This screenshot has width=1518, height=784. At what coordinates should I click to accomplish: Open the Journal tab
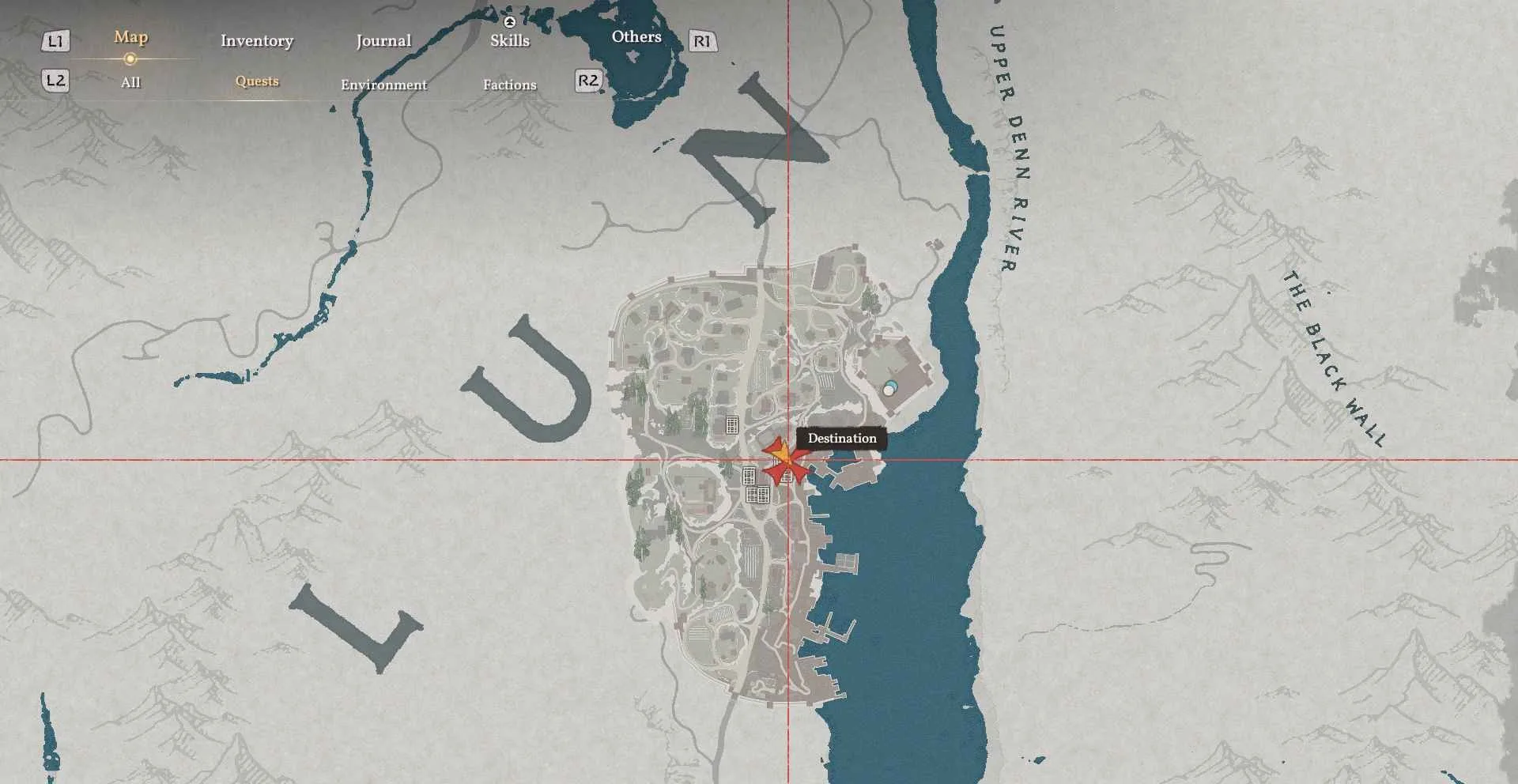[x=383, y=40]
